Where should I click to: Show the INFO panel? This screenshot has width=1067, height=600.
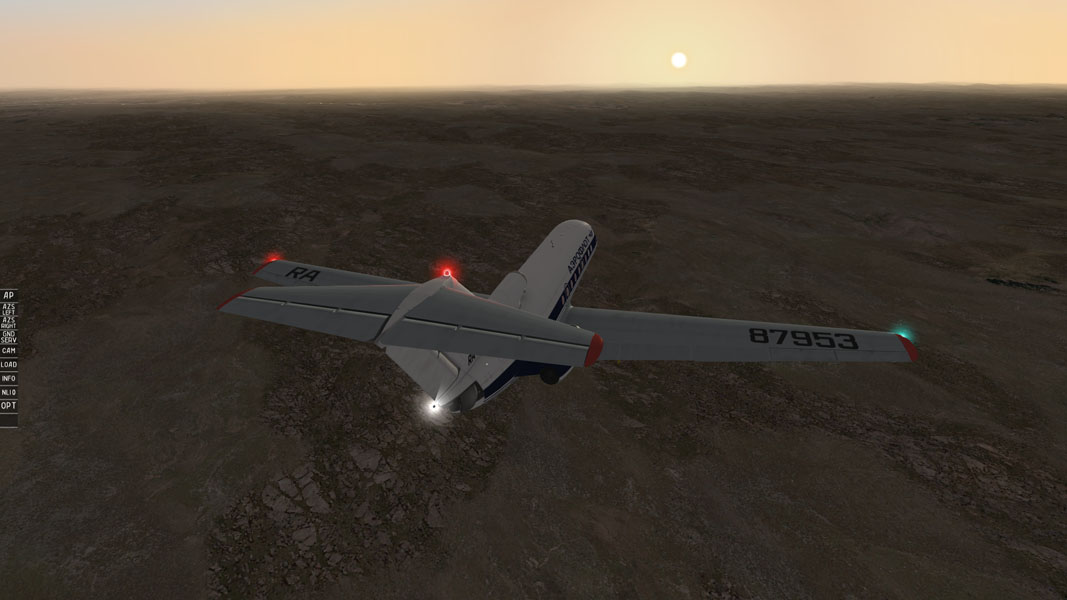[8, 379]
